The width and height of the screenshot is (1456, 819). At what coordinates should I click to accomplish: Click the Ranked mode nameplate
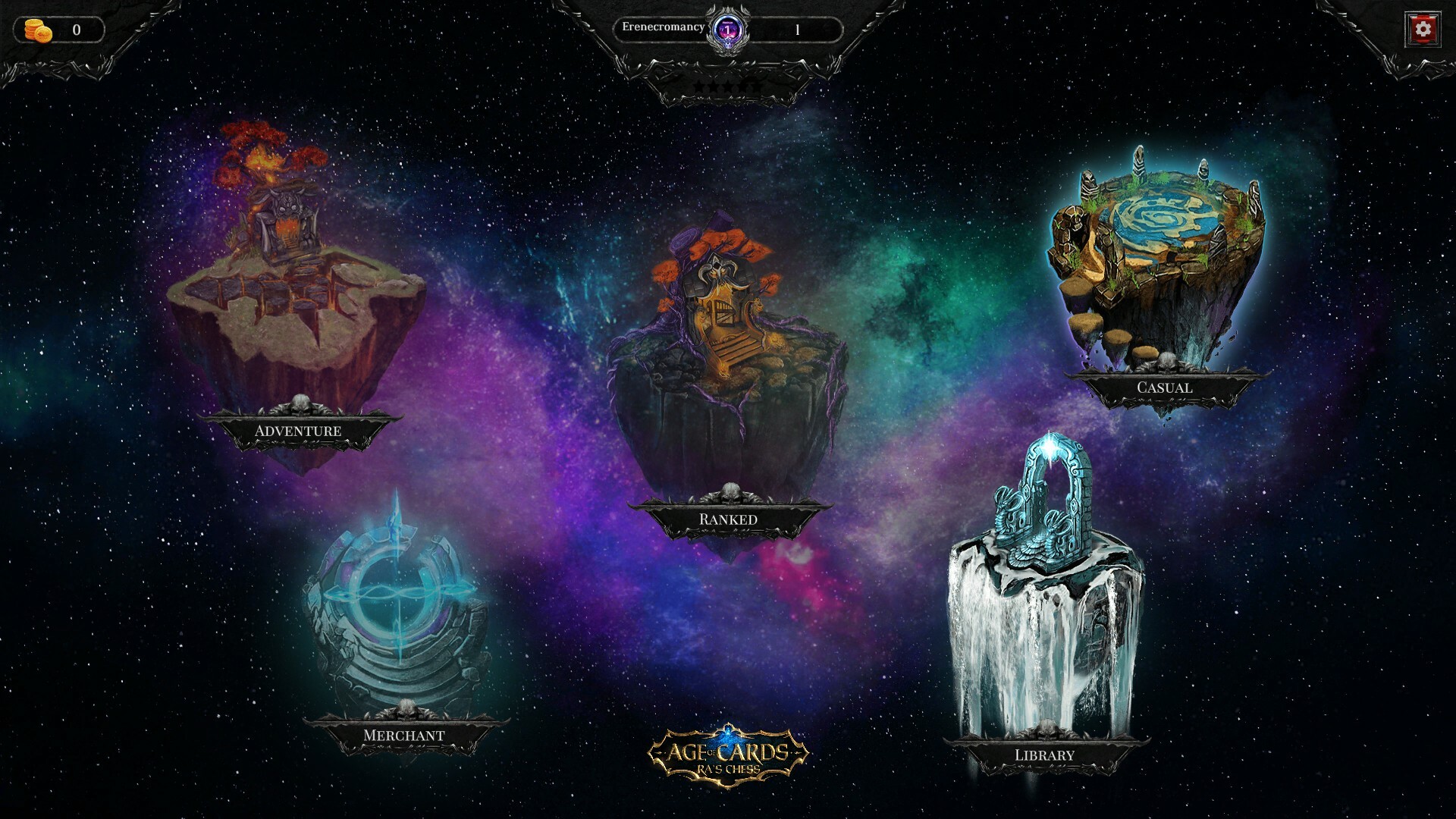click(x=729, y=519)
